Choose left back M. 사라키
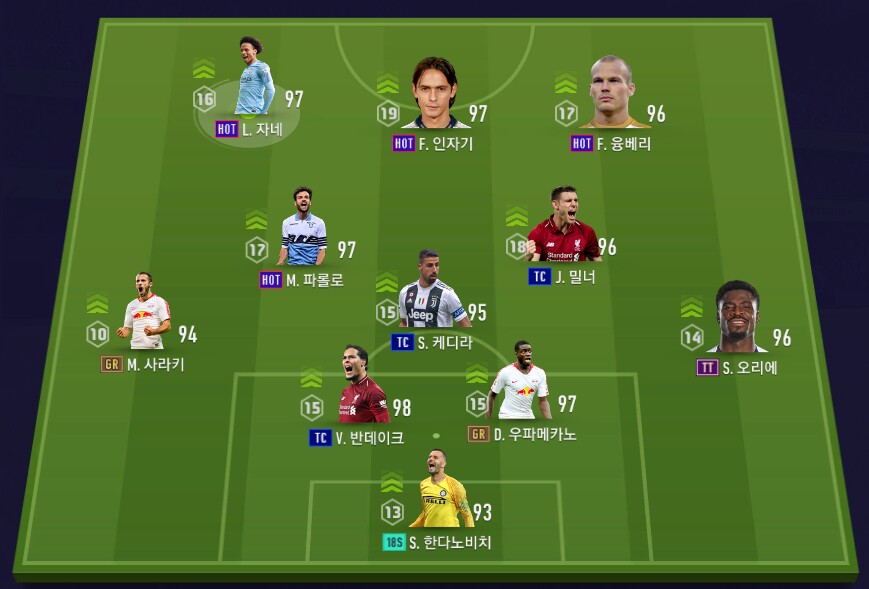Image resolution: width=869 pixels, height=589 pixels. pyautogui.click(x=145, y=314)
